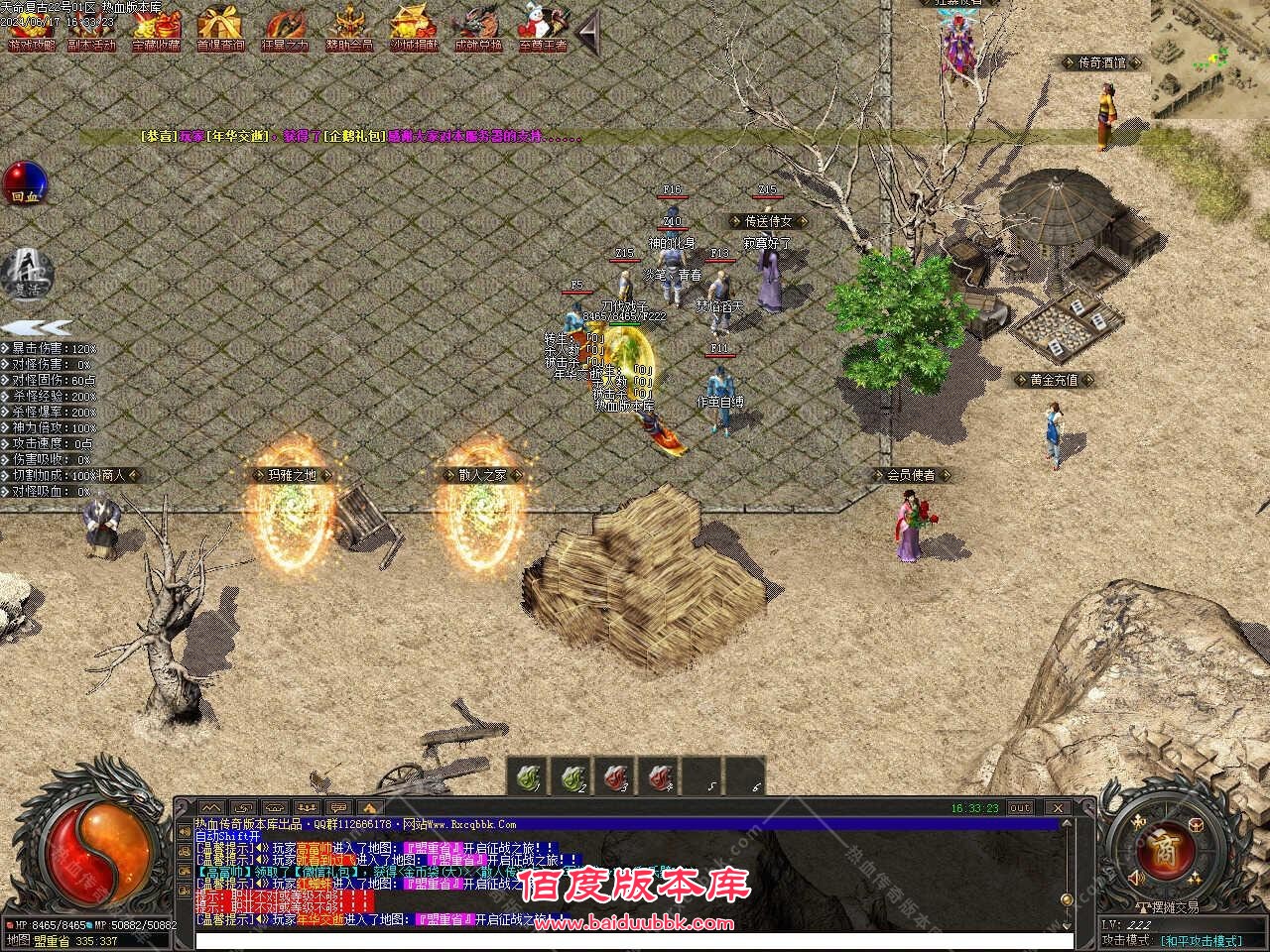Image resolution: width=1270 pixels, height=952 pixels.
Task: Open the 宝藏收藏 treasure collection
Action: tap(157, 30)
